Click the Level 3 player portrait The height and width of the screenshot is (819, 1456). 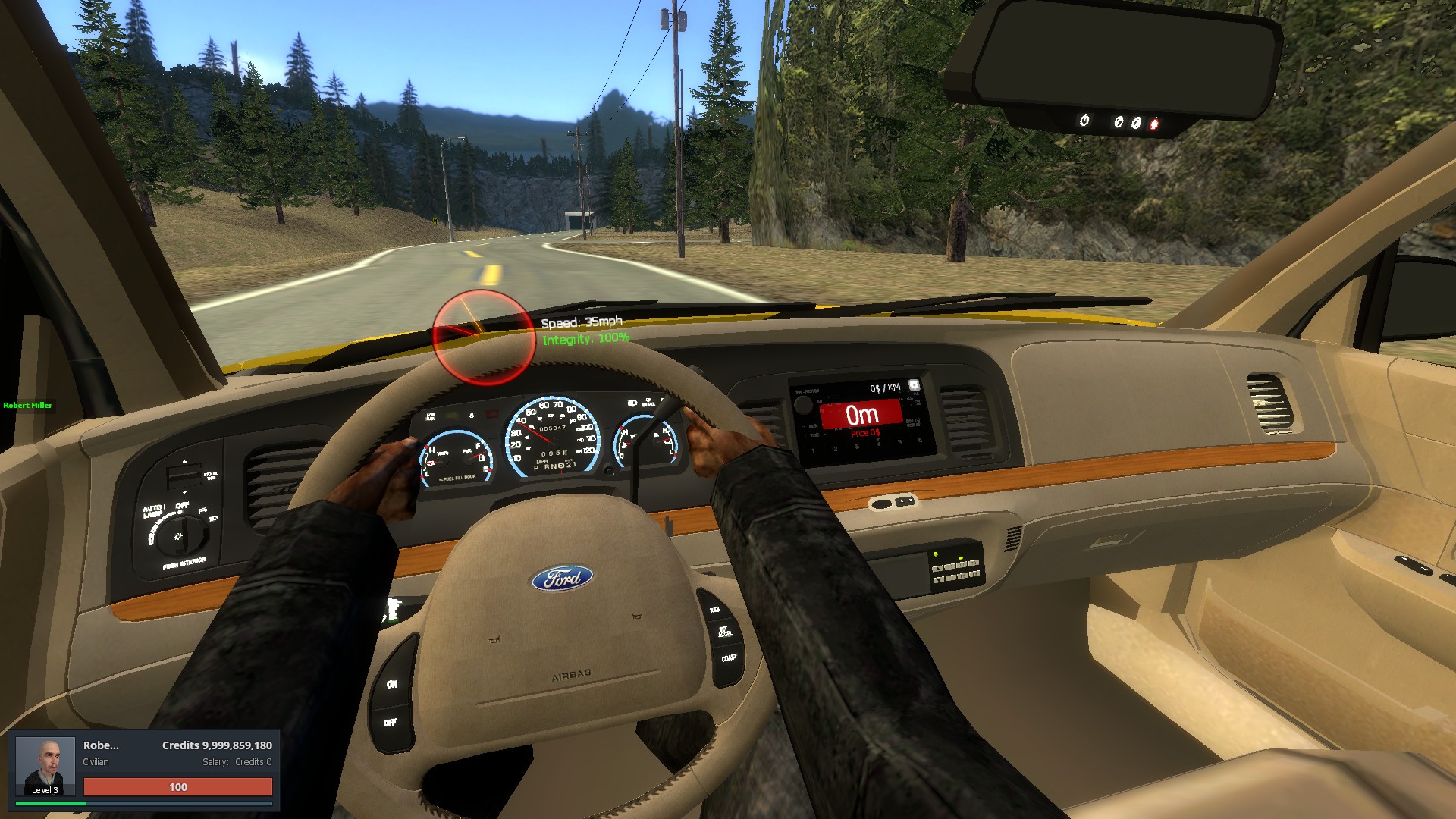point(45,765)
